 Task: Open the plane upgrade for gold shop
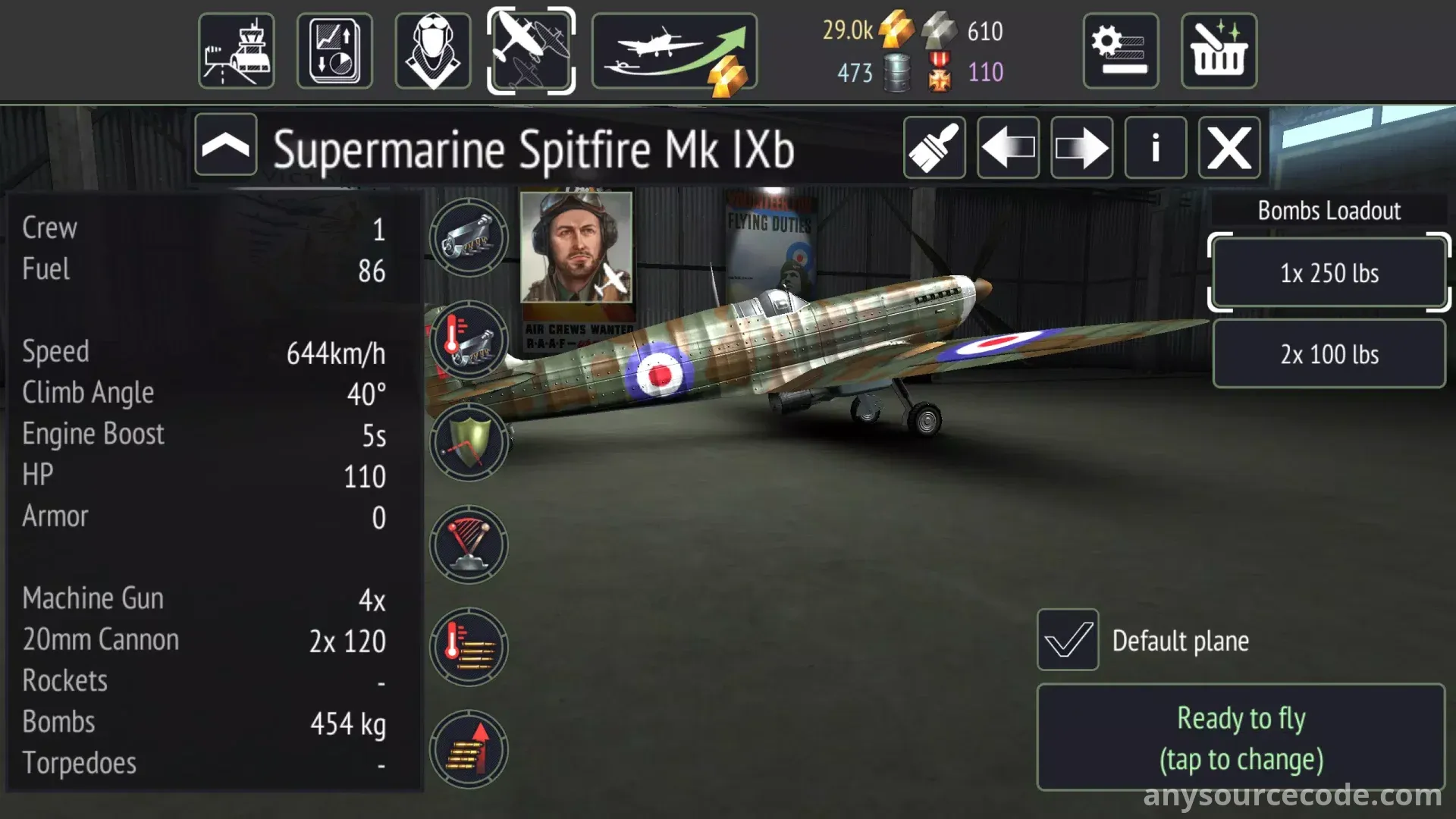674,51
